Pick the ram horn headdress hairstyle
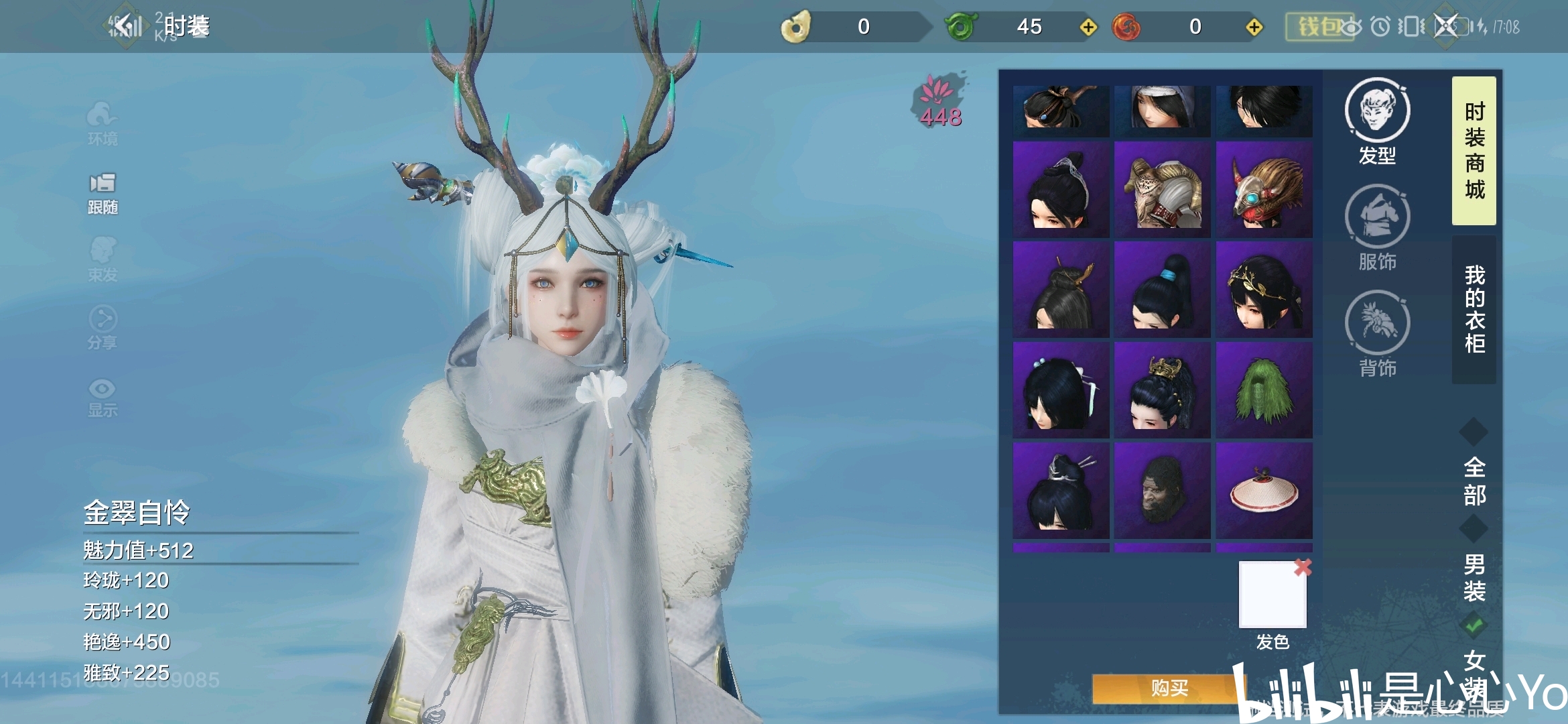Screen dimensions: 1568x724 (x=1163, y=189)
